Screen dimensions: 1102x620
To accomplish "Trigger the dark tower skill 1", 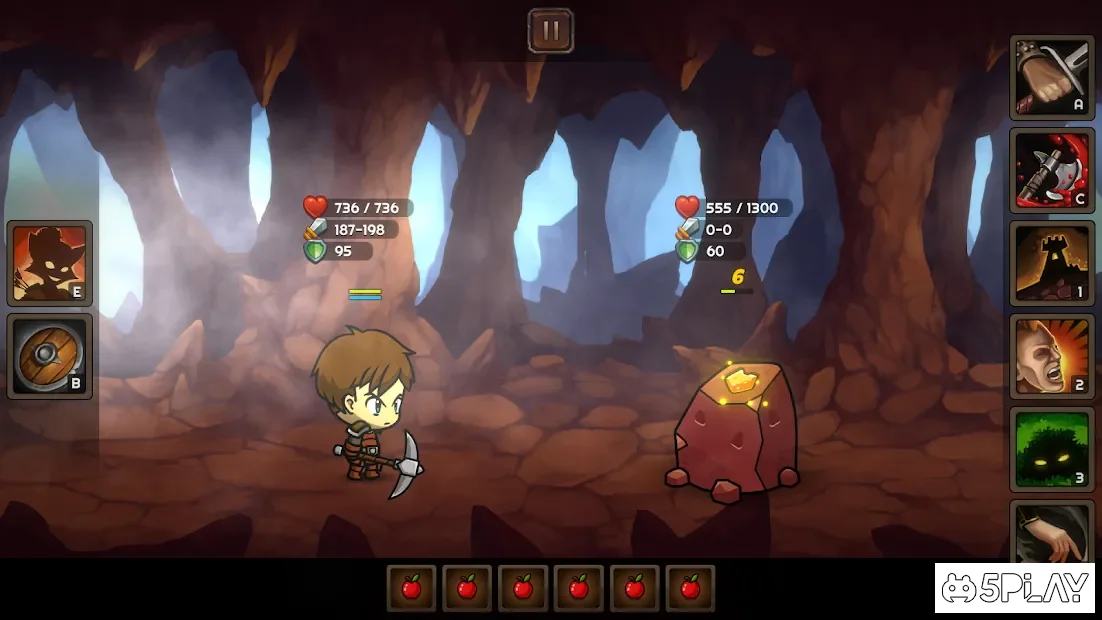I will 1052,263.
